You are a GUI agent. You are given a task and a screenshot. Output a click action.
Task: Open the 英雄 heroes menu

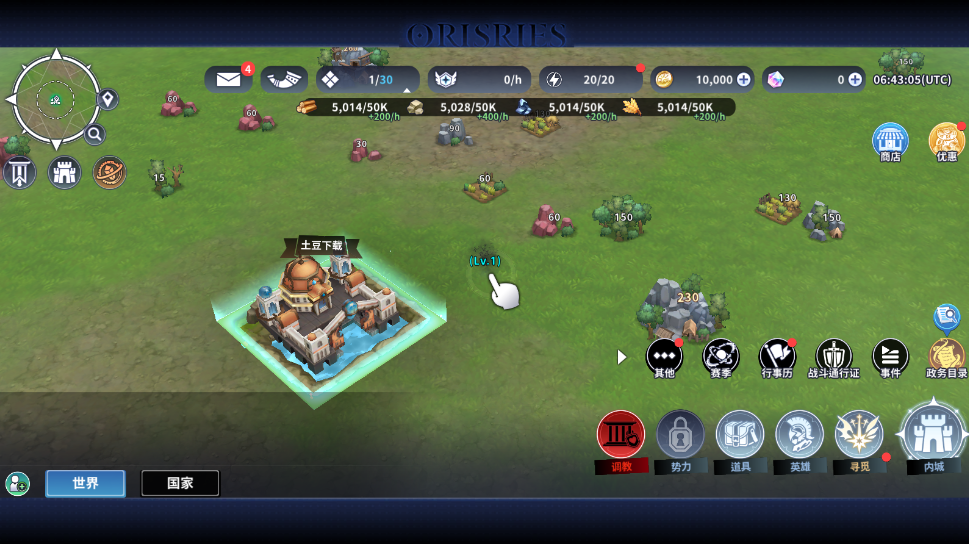point(800,436)
